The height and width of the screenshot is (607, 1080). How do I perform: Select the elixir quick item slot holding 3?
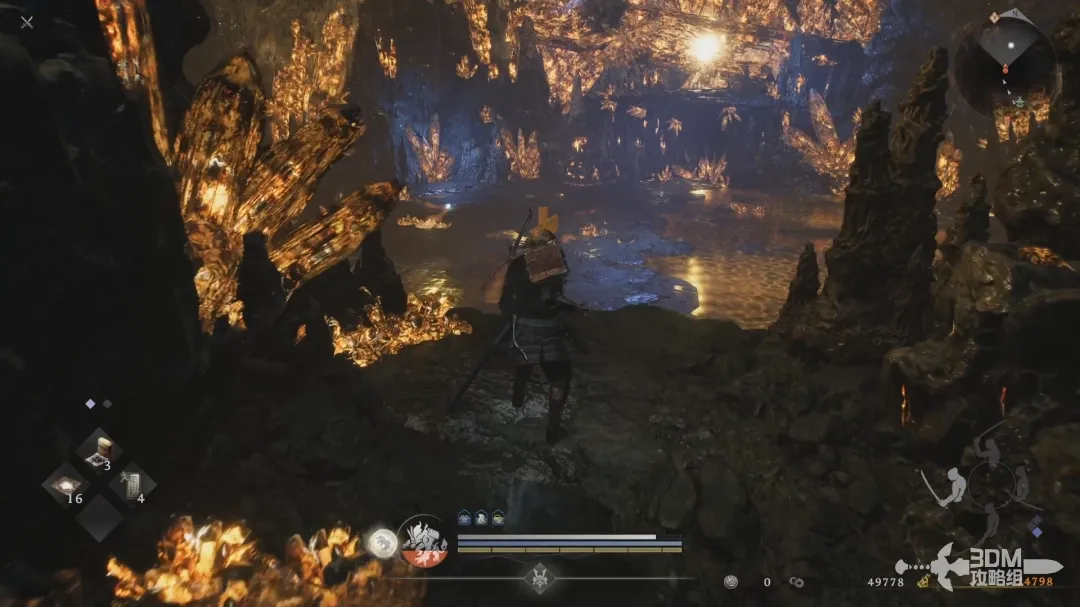point(100,452)
